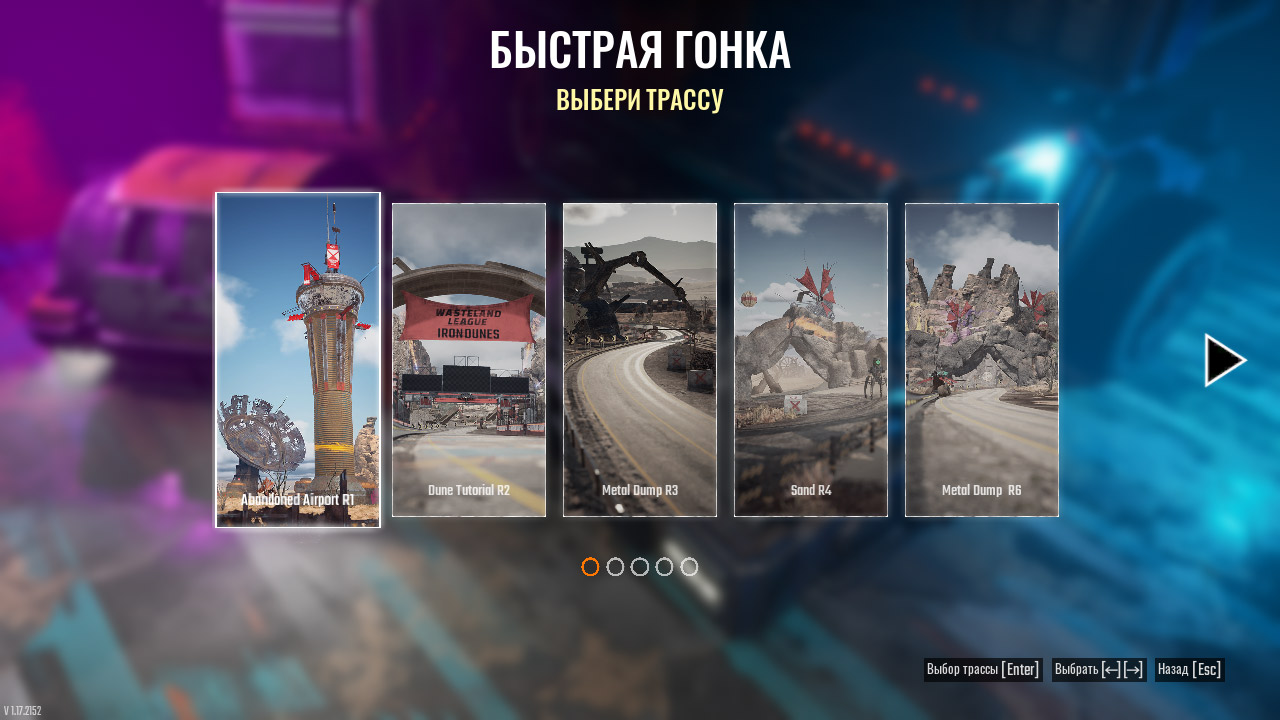This screenshot has height=720, width=1280.
Task: Jump to the last page indicator dot
Action: [x=689, y=567]
